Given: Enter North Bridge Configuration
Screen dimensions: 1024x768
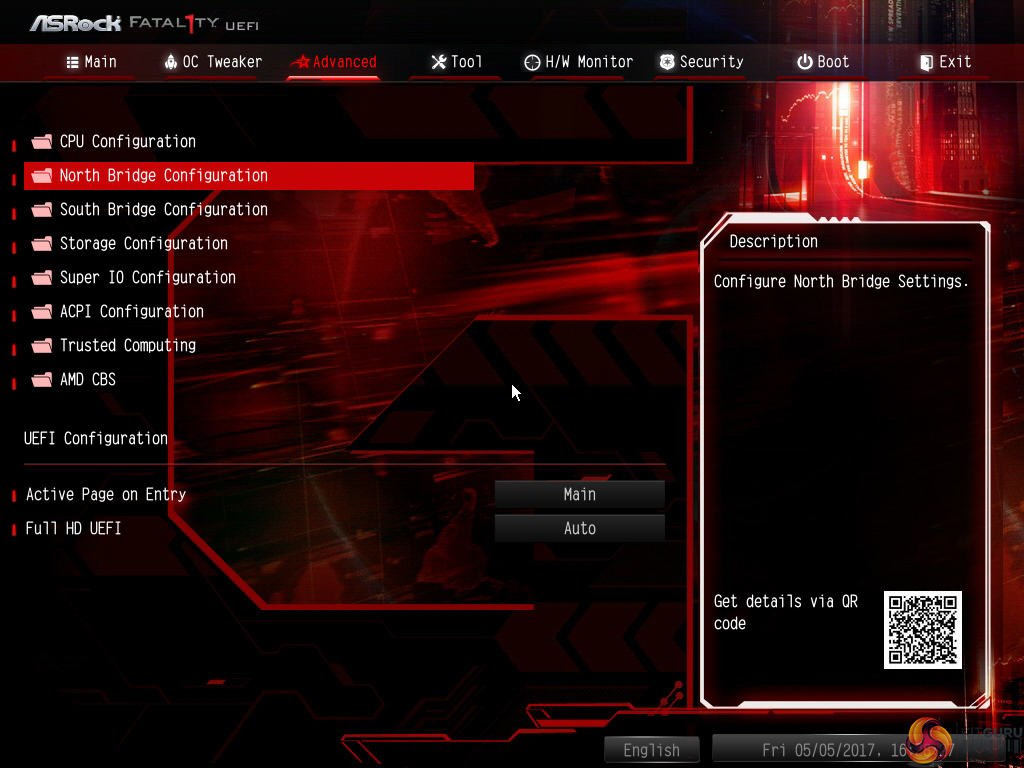Looking at the screenshot, I should (163, 176).
